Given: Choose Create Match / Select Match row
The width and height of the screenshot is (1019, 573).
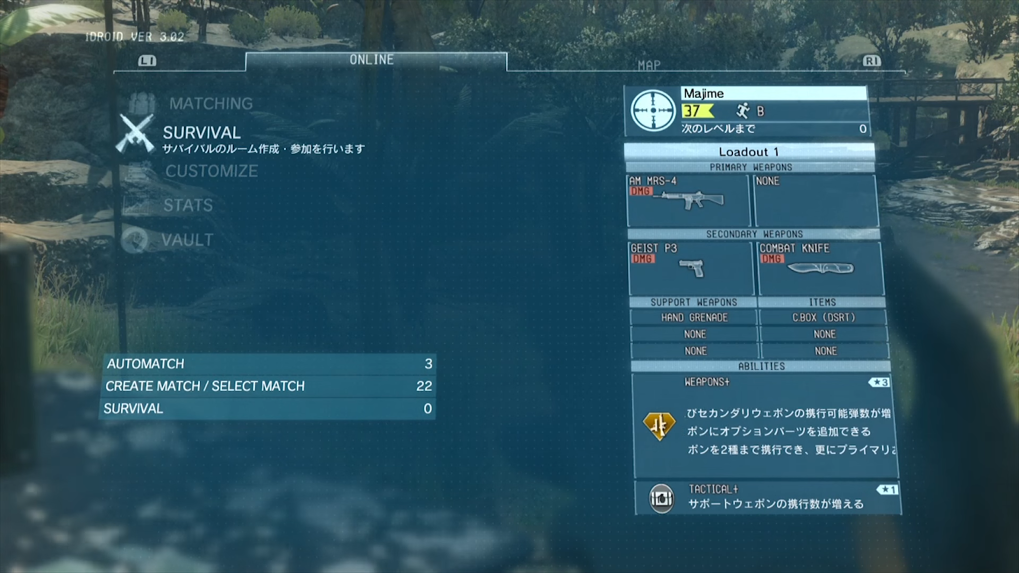Looking at the screenshot, I should (x=268, y=386).
